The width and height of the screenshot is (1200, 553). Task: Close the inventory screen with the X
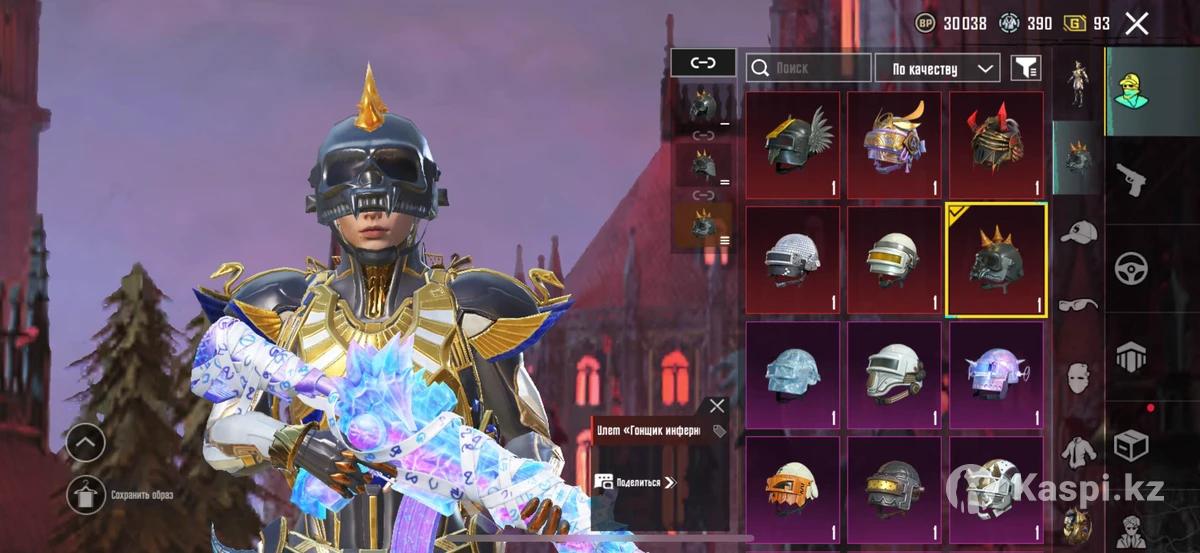point(1136,24)
